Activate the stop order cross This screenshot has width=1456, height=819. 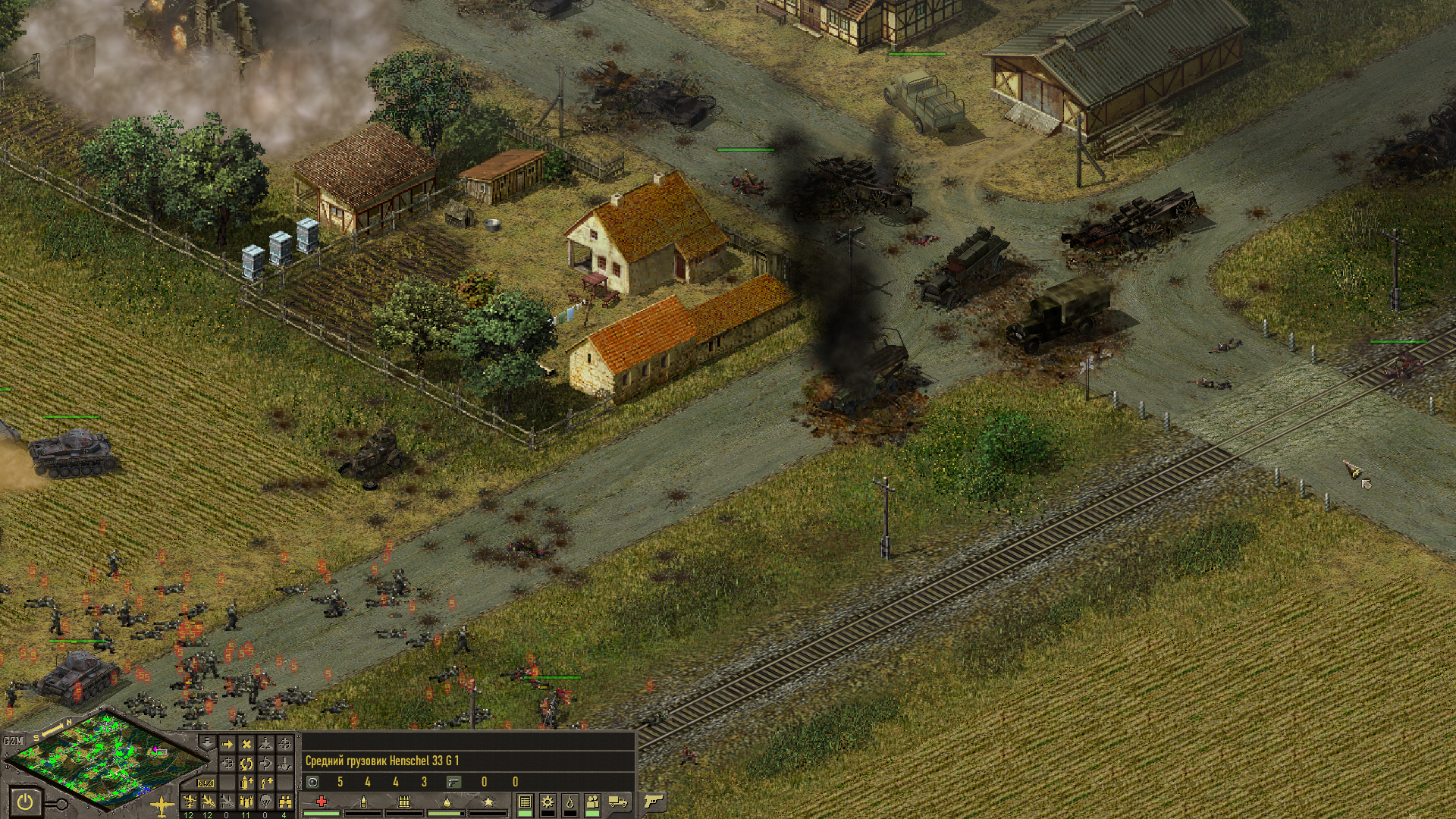pyautogui.click(x=246, y=745)
